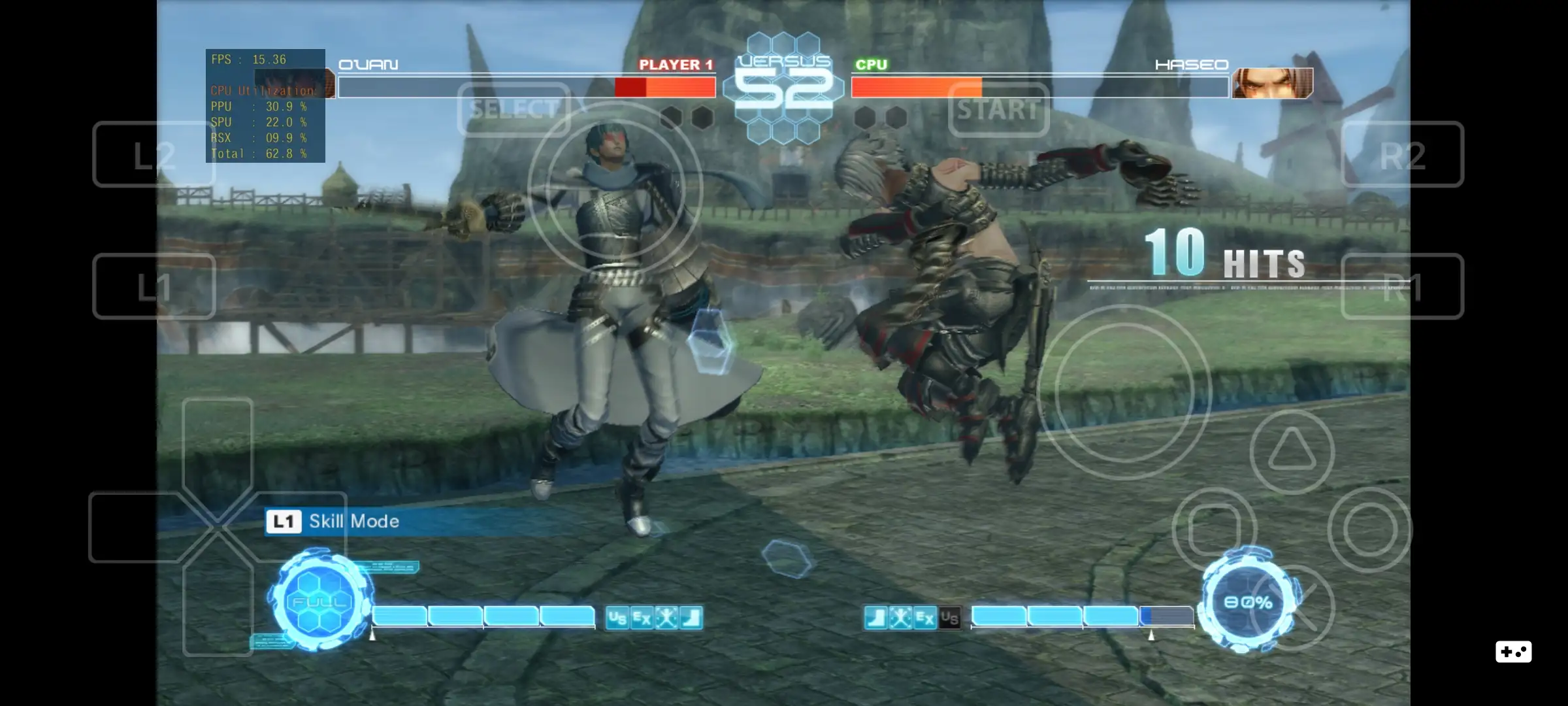Image resolution: width=1568 pixels, height=706 pixels.
Task: Tap the EX skill slot icon near Ovan's gauge
Action: (x=642, y=618)
